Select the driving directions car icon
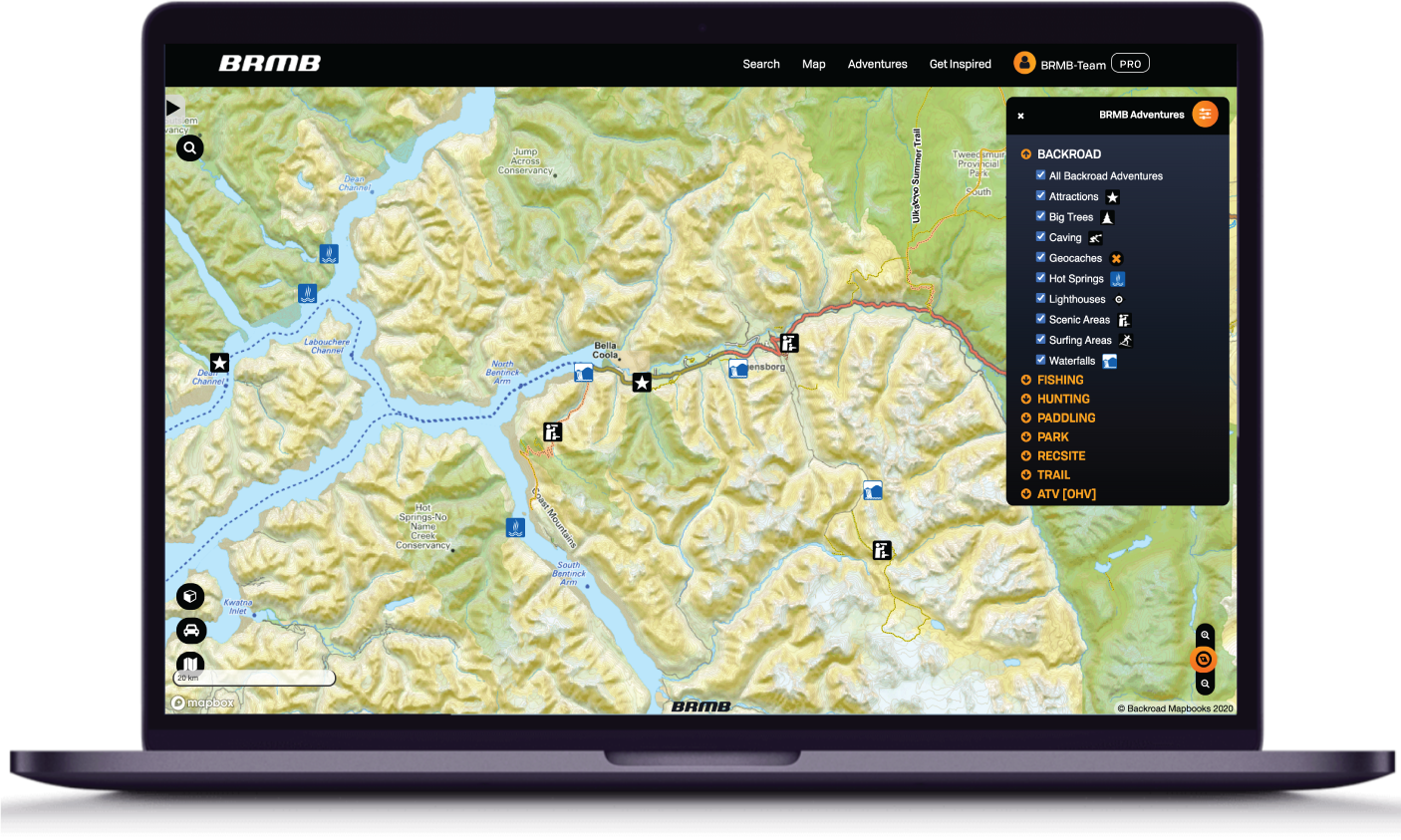1401x840 pixels. (190, 630)
